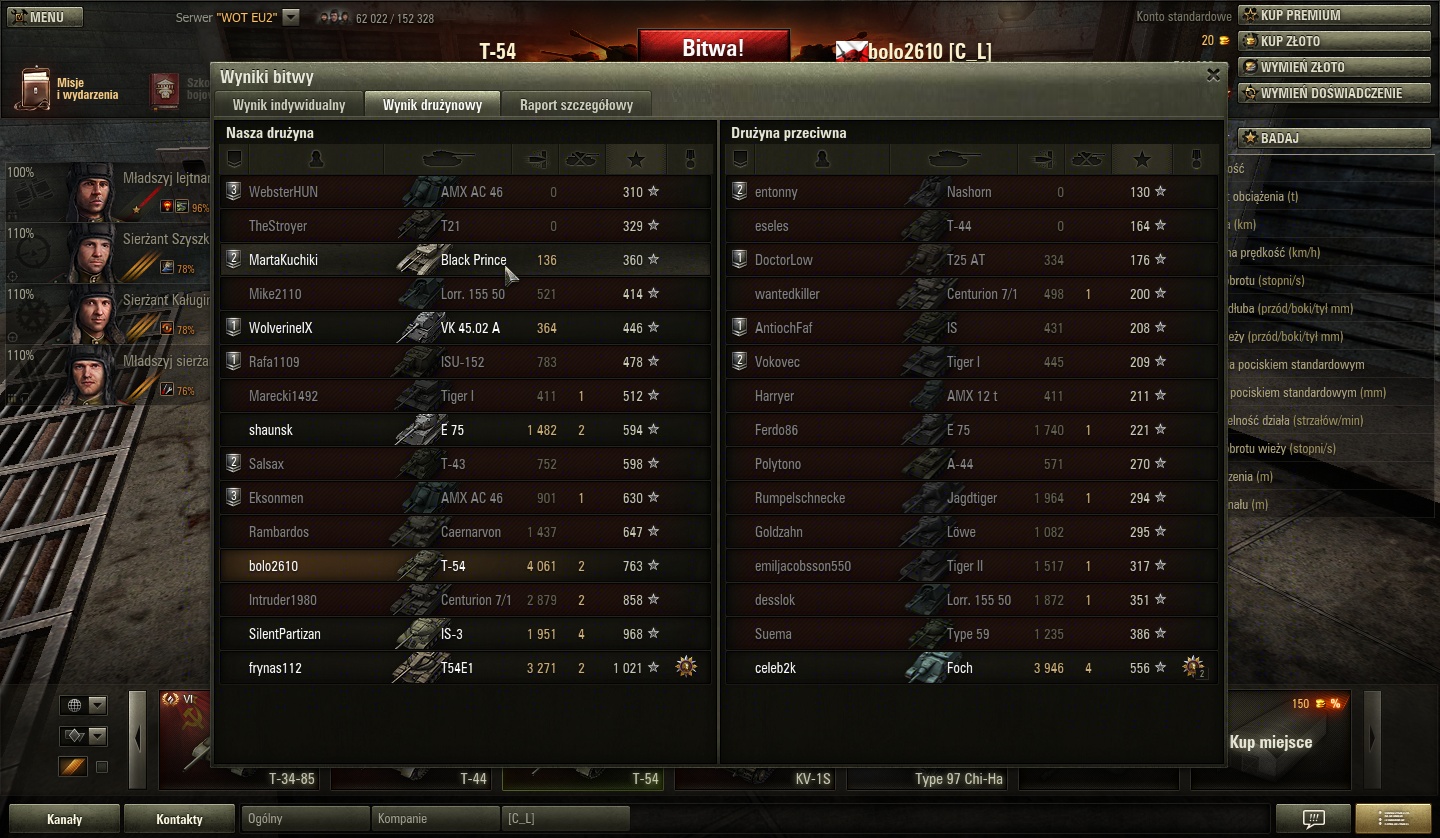The height and width of the screenshot is (838, 1440).
Task: Start battle with the Bitwa! button
Action: (x=713, y=48)
